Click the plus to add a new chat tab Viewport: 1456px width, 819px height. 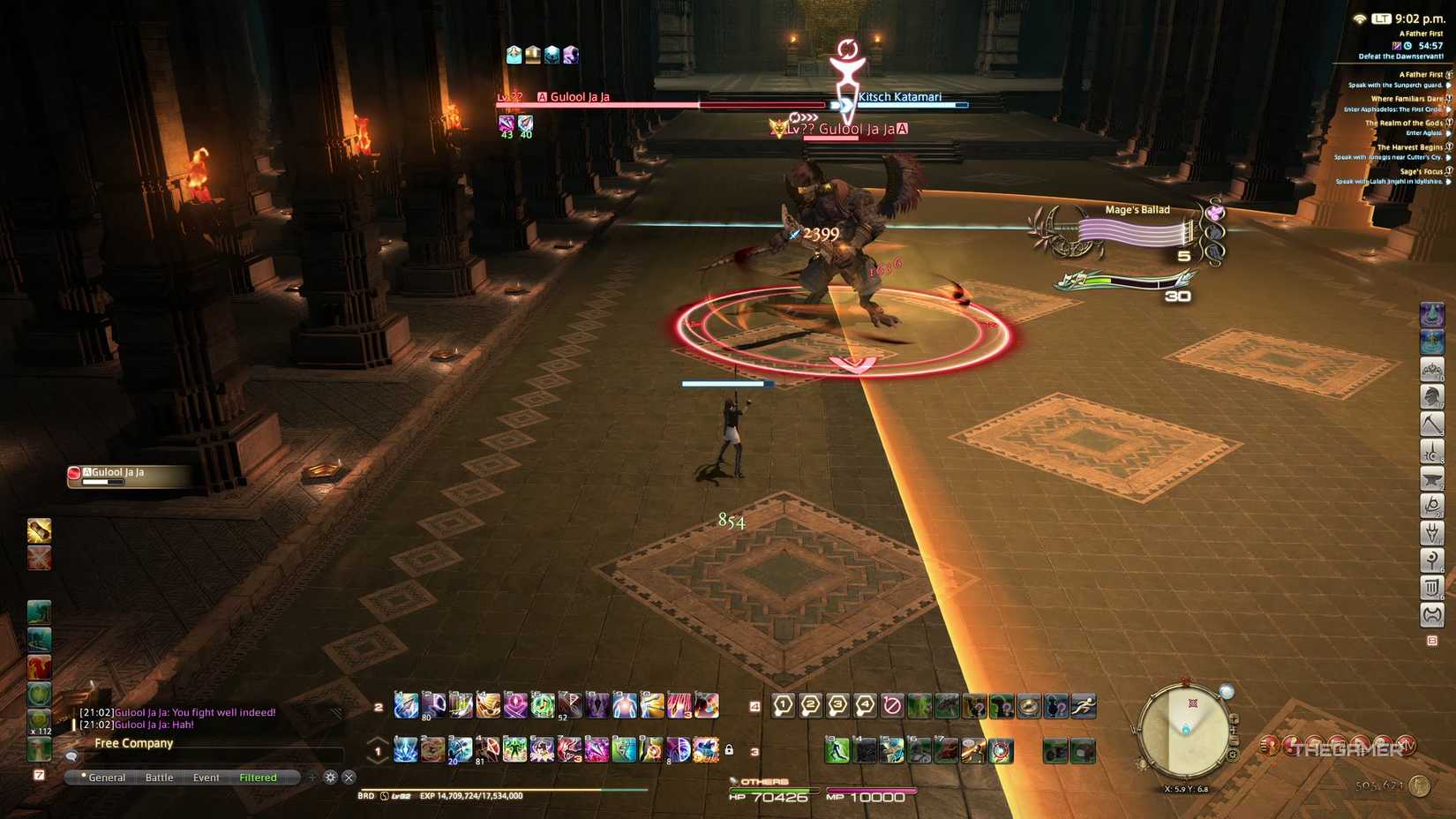coord(311,778)
